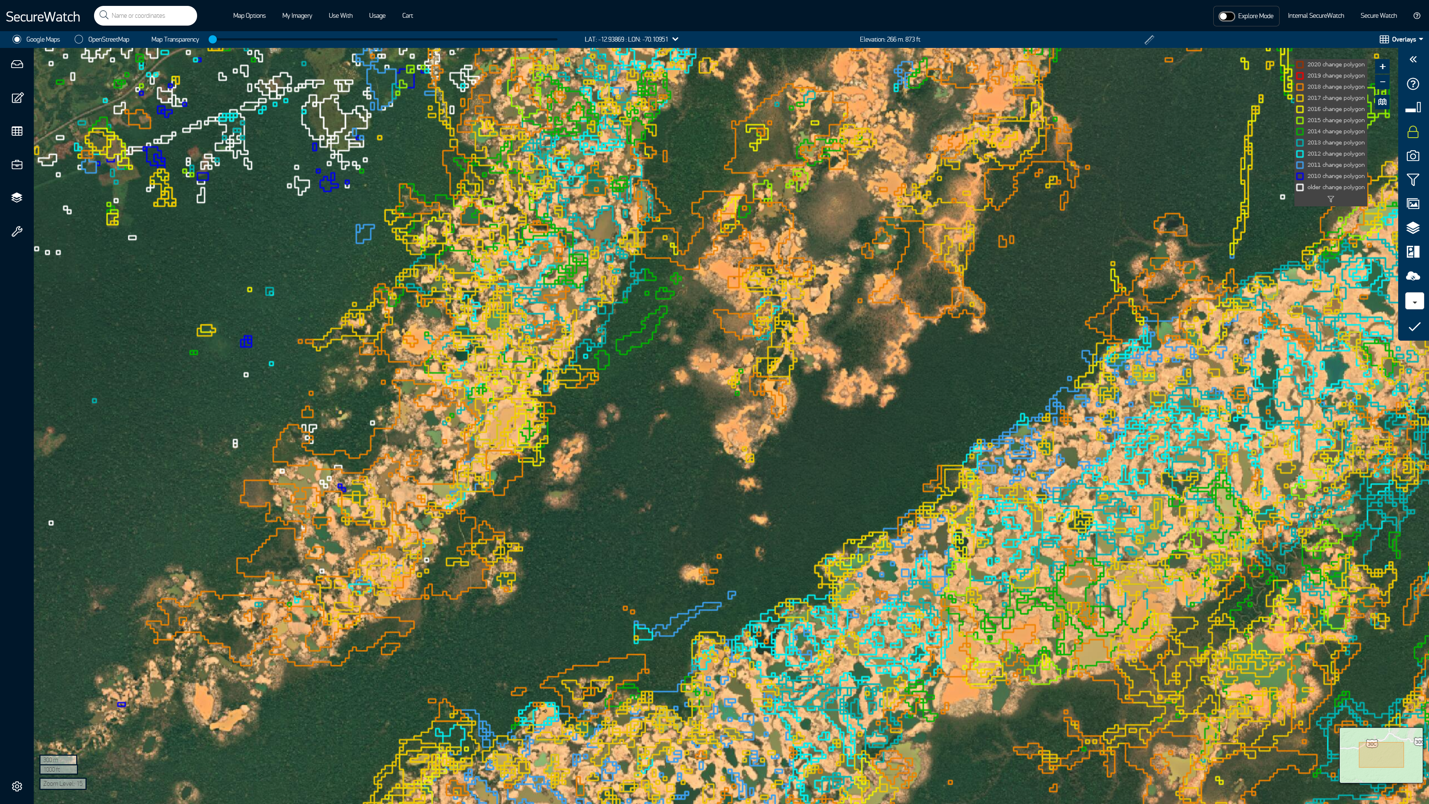Zoom in with the map plus button
The image size is (1429, 804).
click(1383, 67)
